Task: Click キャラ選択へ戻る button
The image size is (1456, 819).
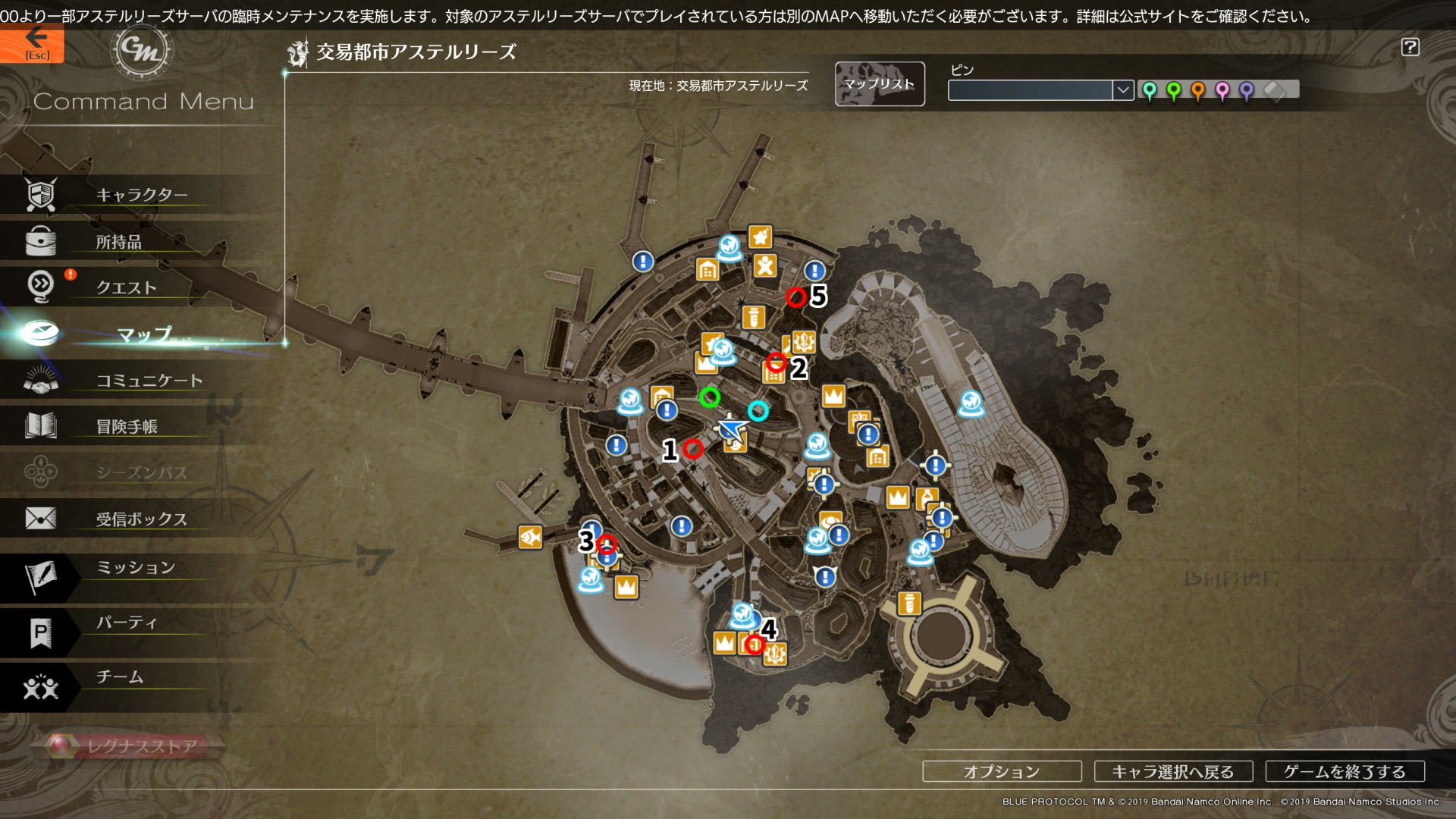Action: tap(1173, 771)
